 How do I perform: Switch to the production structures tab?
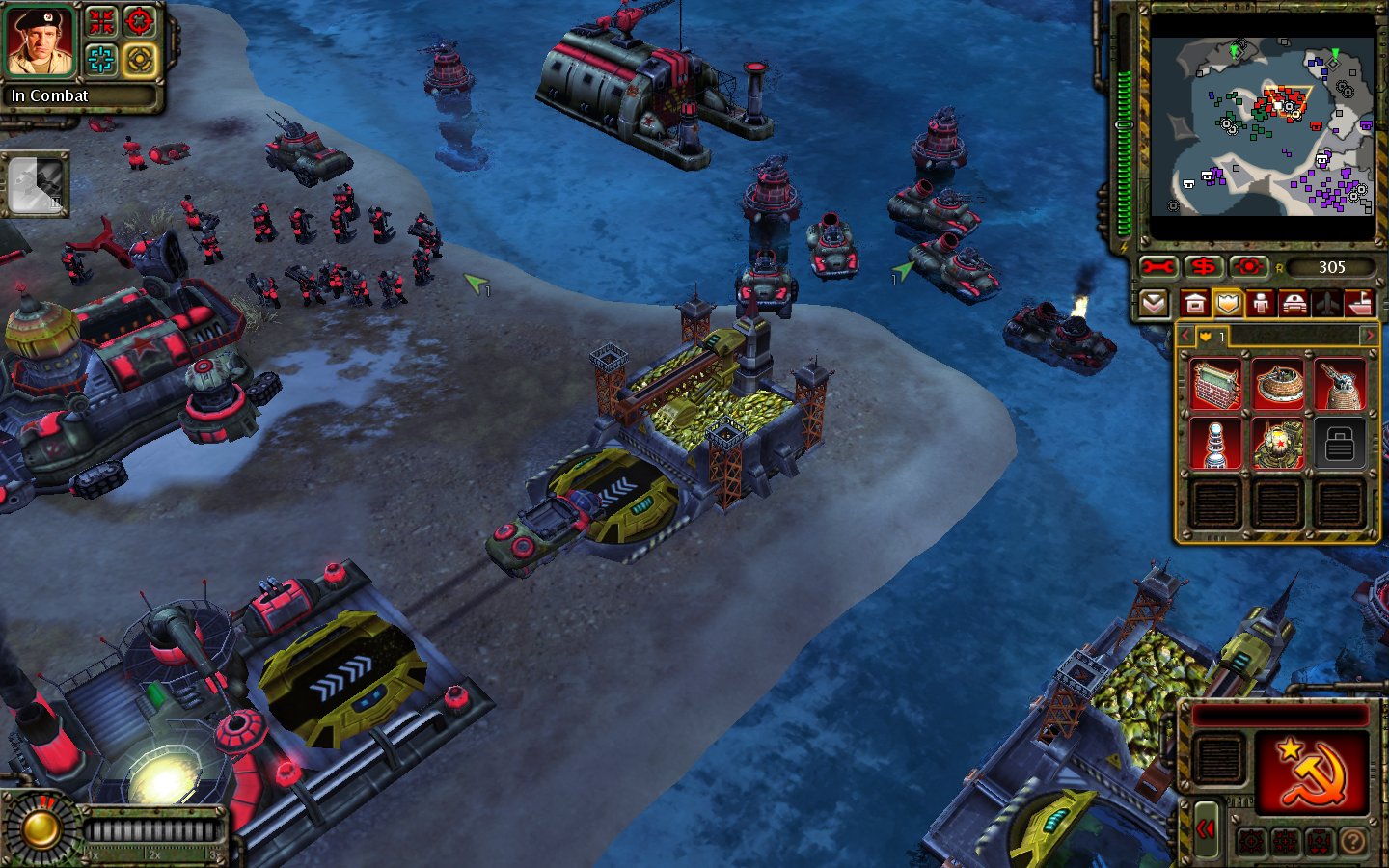[x=1194, y=305]
